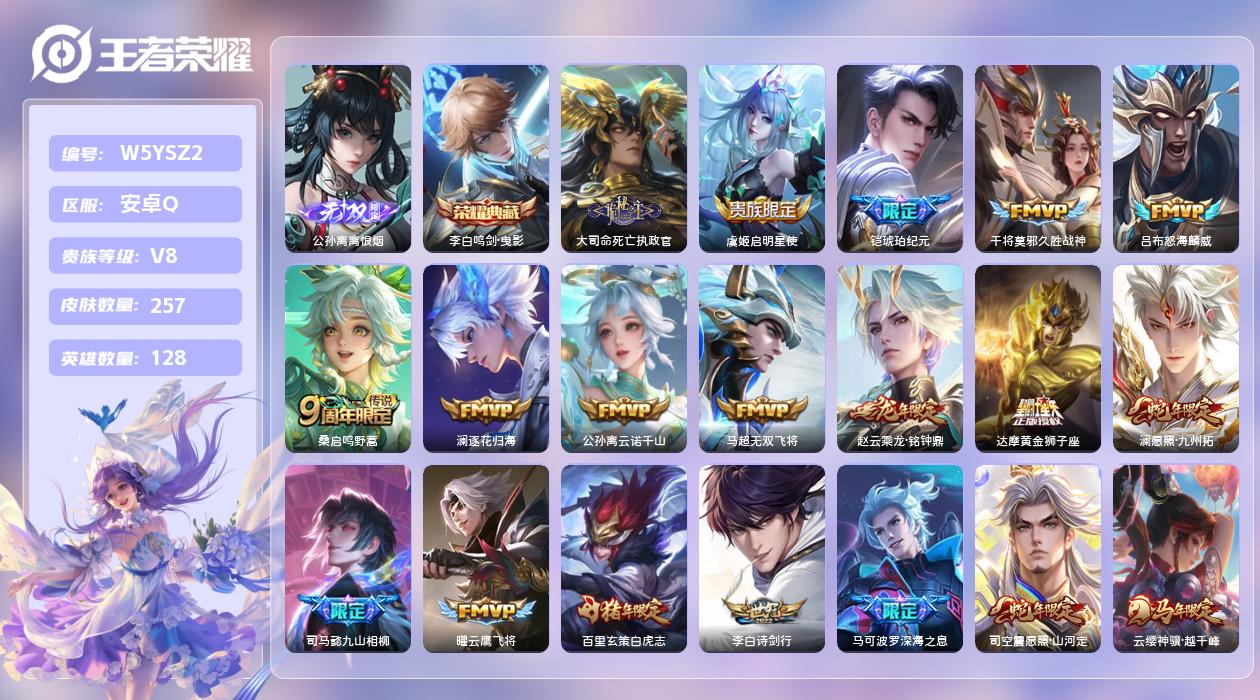
Task: Click the 虞姬启明星使 skin card
Action: (x=762, y=158)
